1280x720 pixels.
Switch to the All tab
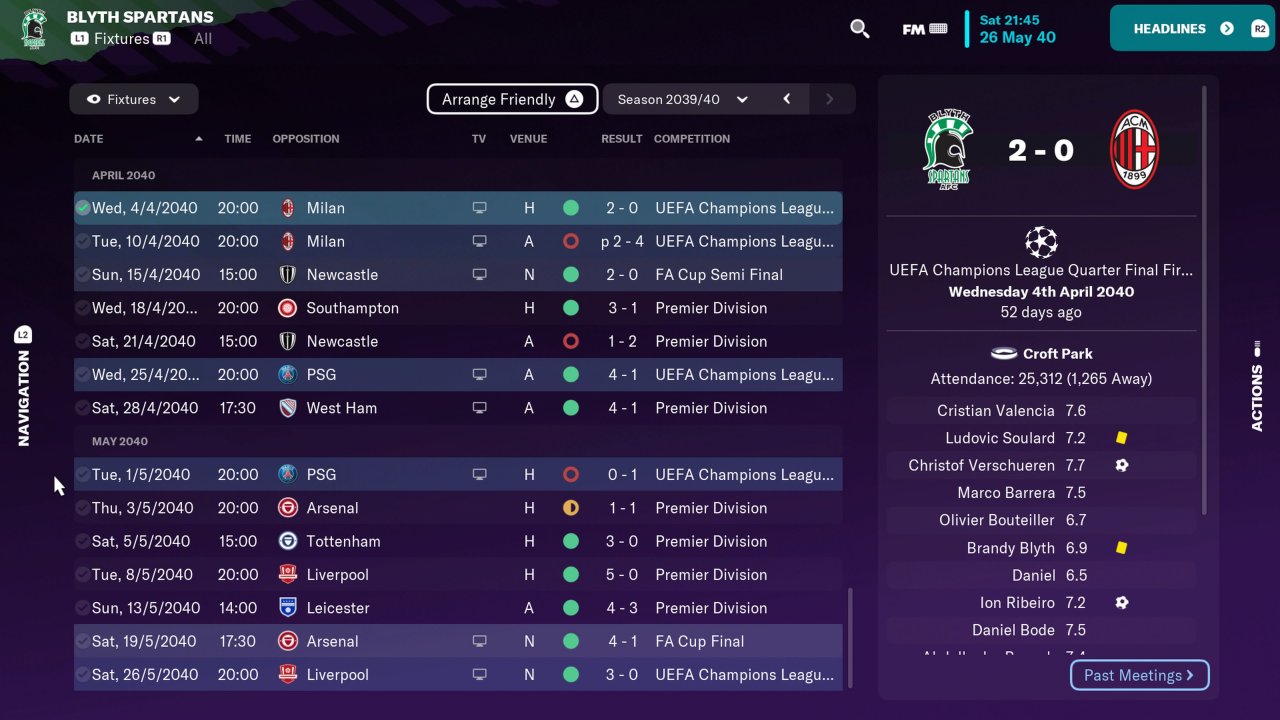[203, 39]
